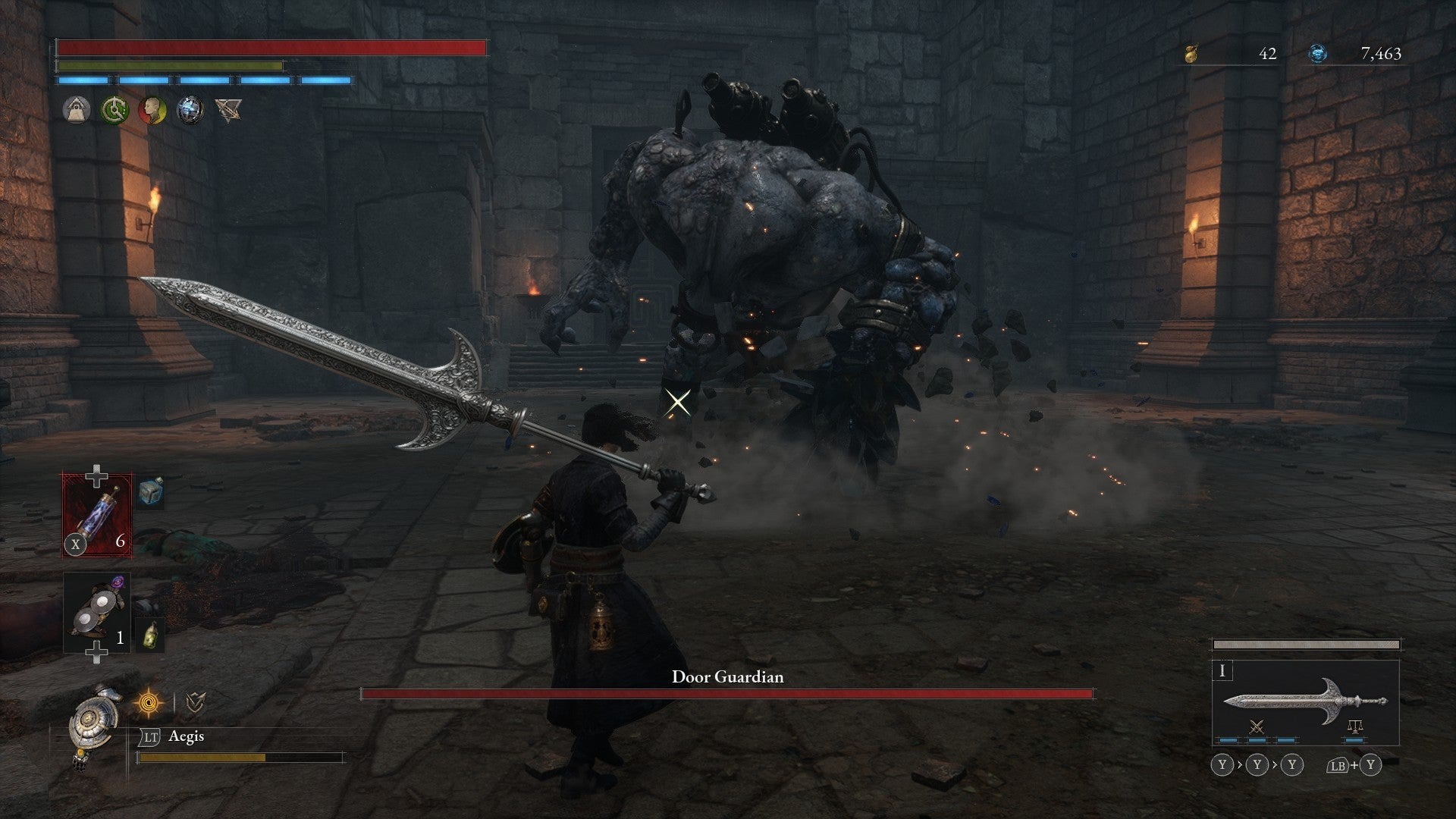The height and width of the screenshot is (819, 1456).
Task: Click the crossed-triangle status icon
Action: point(227,110)
